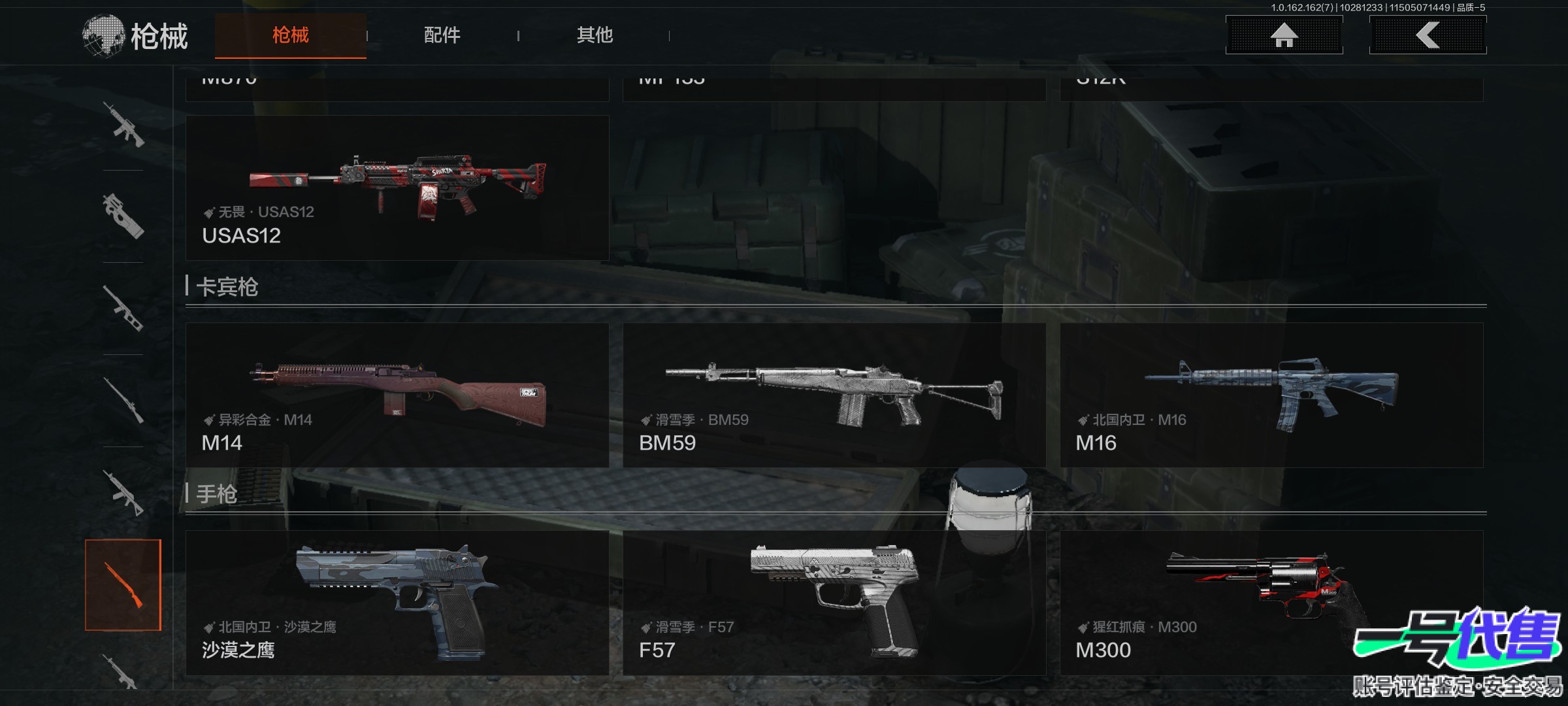Select the highlighted orange shotgun category

tap(123, 585)
